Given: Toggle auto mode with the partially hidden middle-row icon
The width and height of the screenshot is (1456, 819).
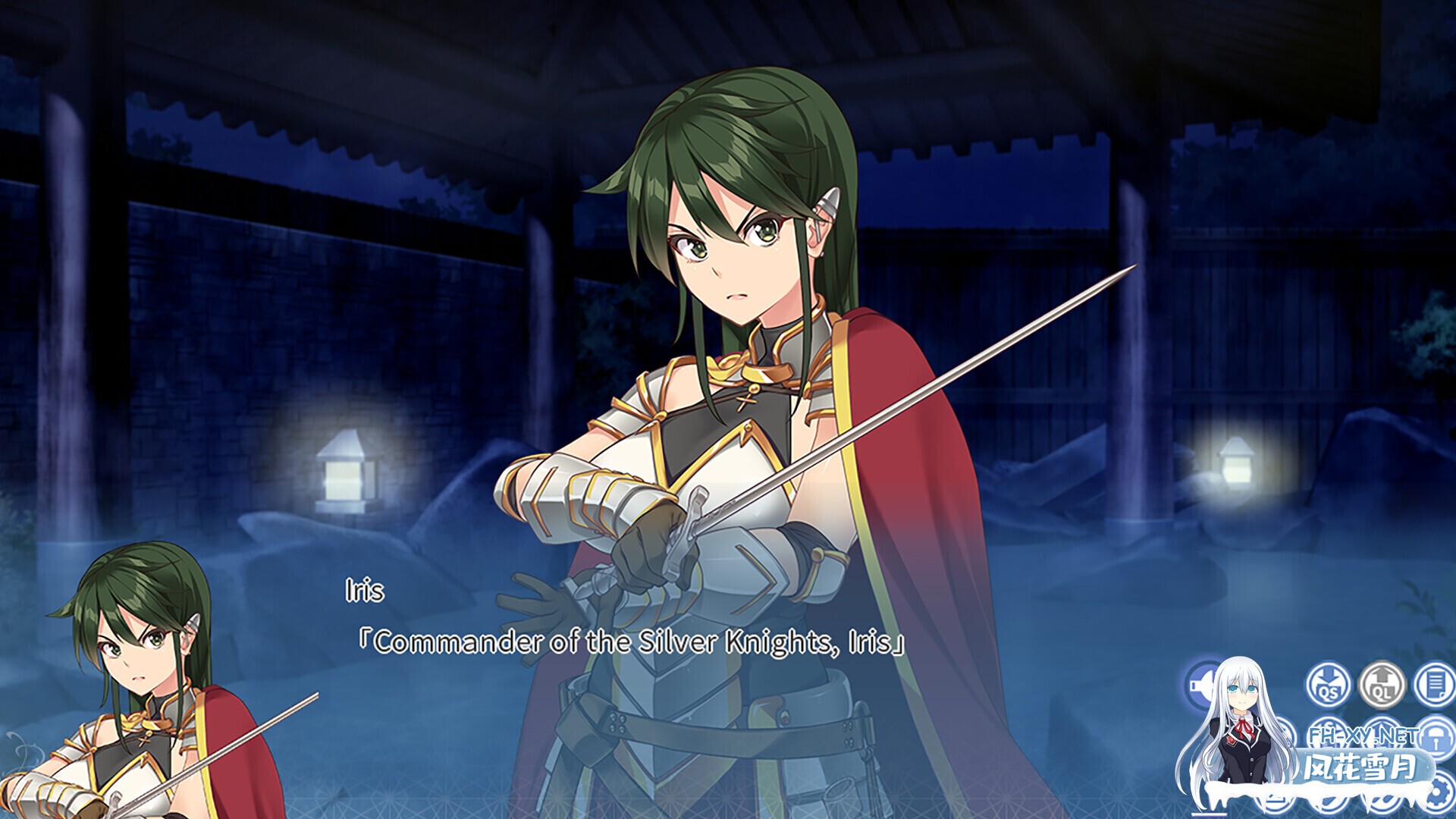Looking at the screenshot, I should (x=1289, y=734).
